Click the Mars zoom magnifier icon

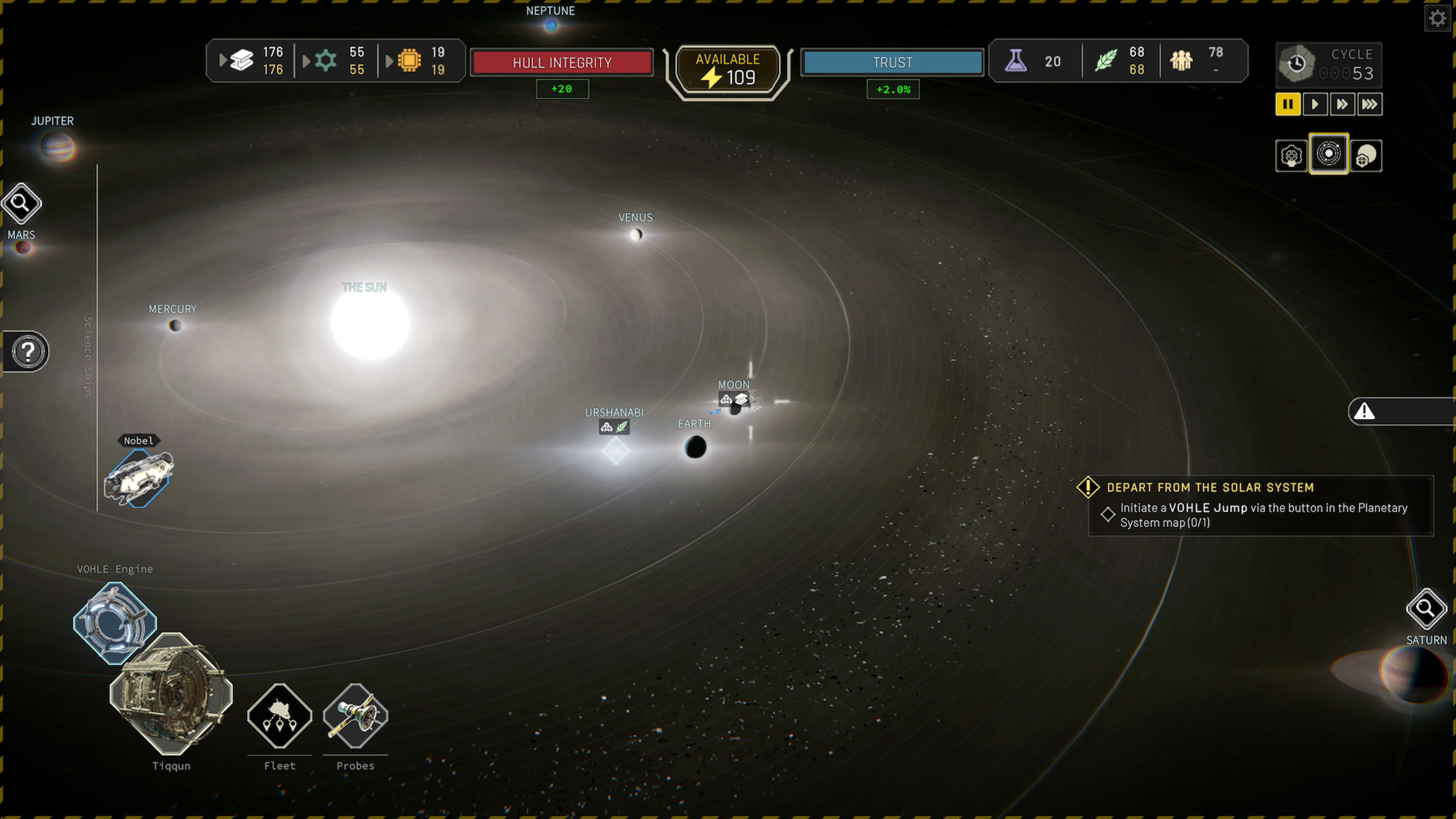pos(22,202)
